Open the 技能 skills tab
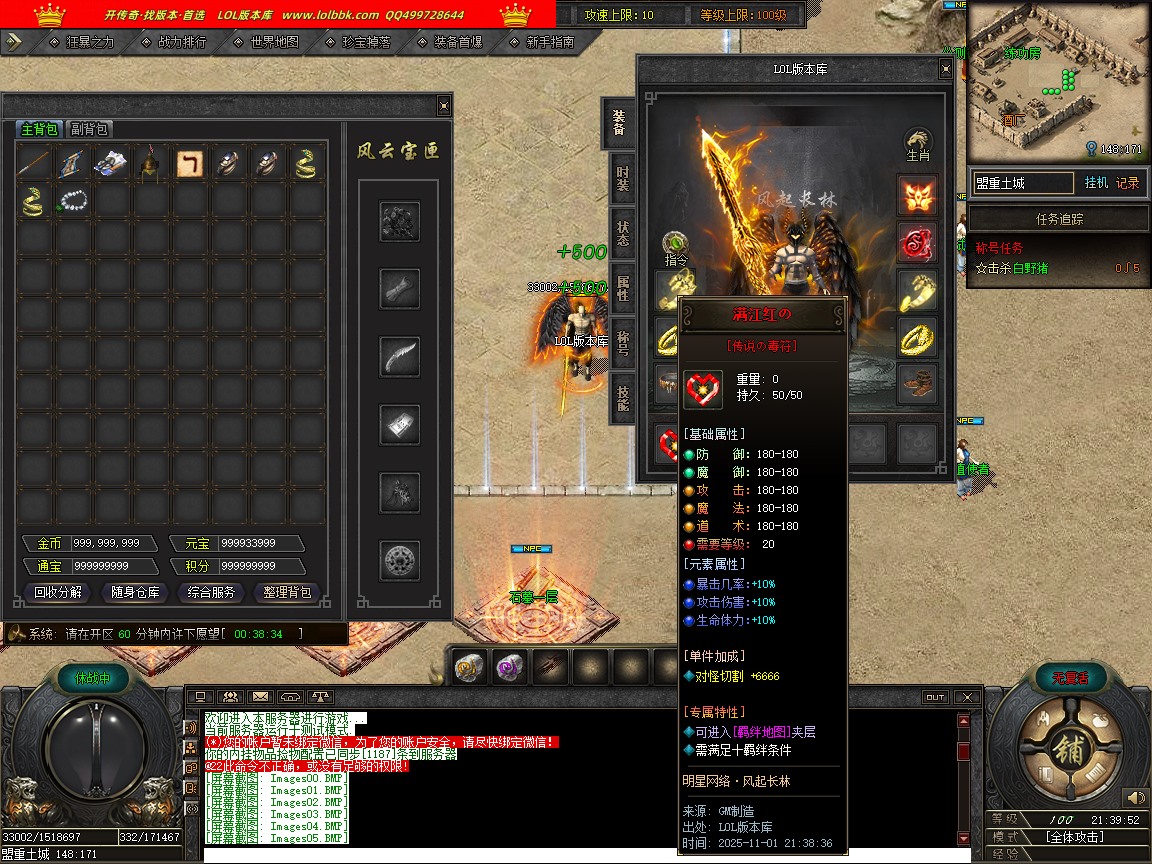Image resolution: width=1152 pixels, height=864 pixels. (622, 399)
